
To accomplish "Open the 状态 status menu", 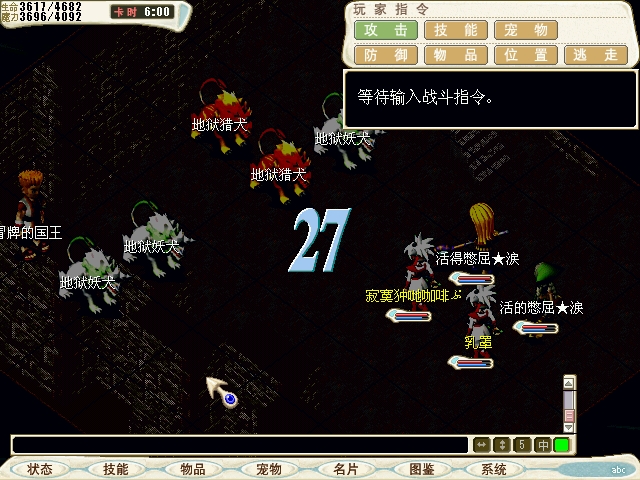I will (x=40, y=469).
